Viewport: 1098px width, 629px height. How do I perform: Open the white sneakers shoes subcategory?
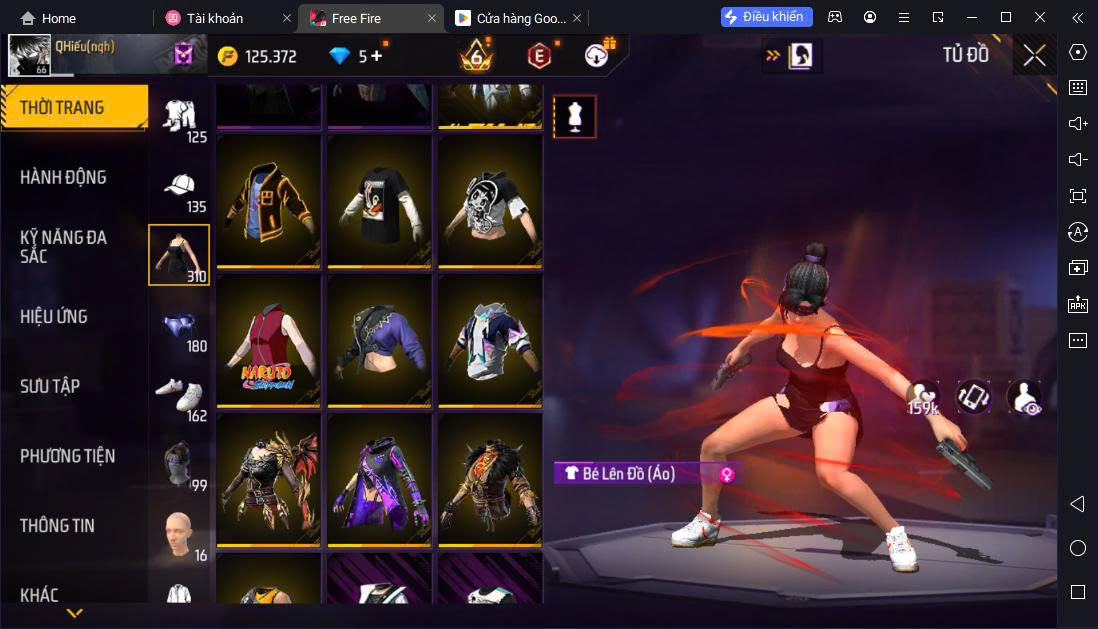pos(179,396)
